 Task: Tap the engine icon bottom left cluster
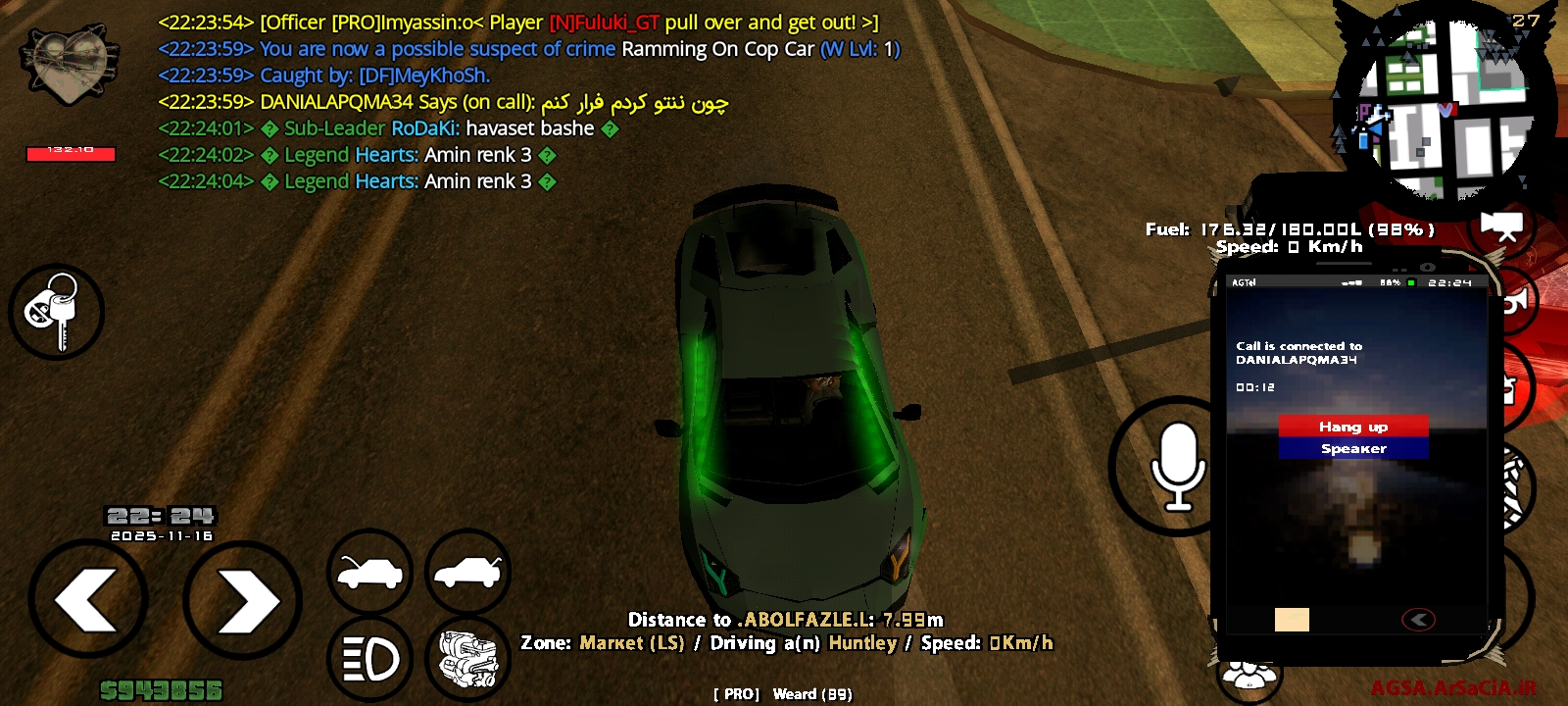pyautogui.click(x=468, y=659)
